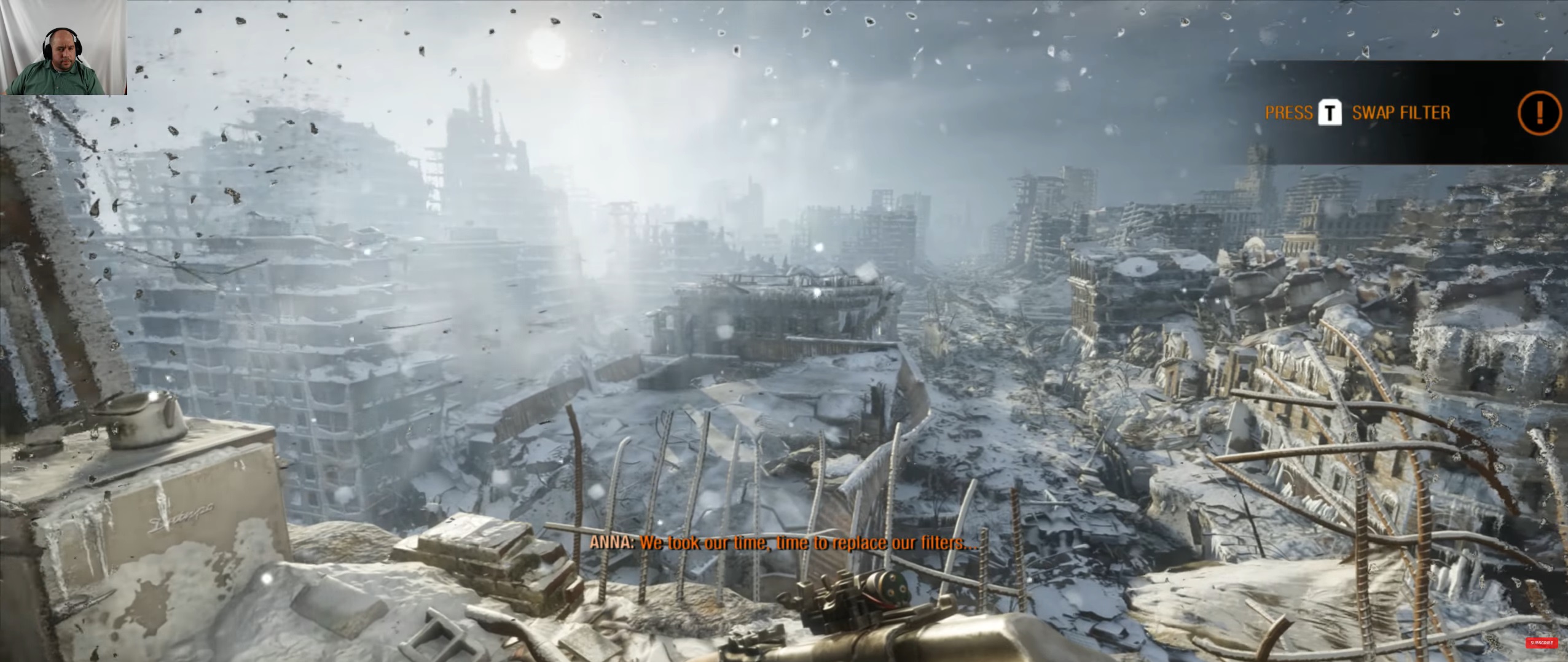
Task: Hit the red Subscribe button
Action: (x=1541, y=643)
